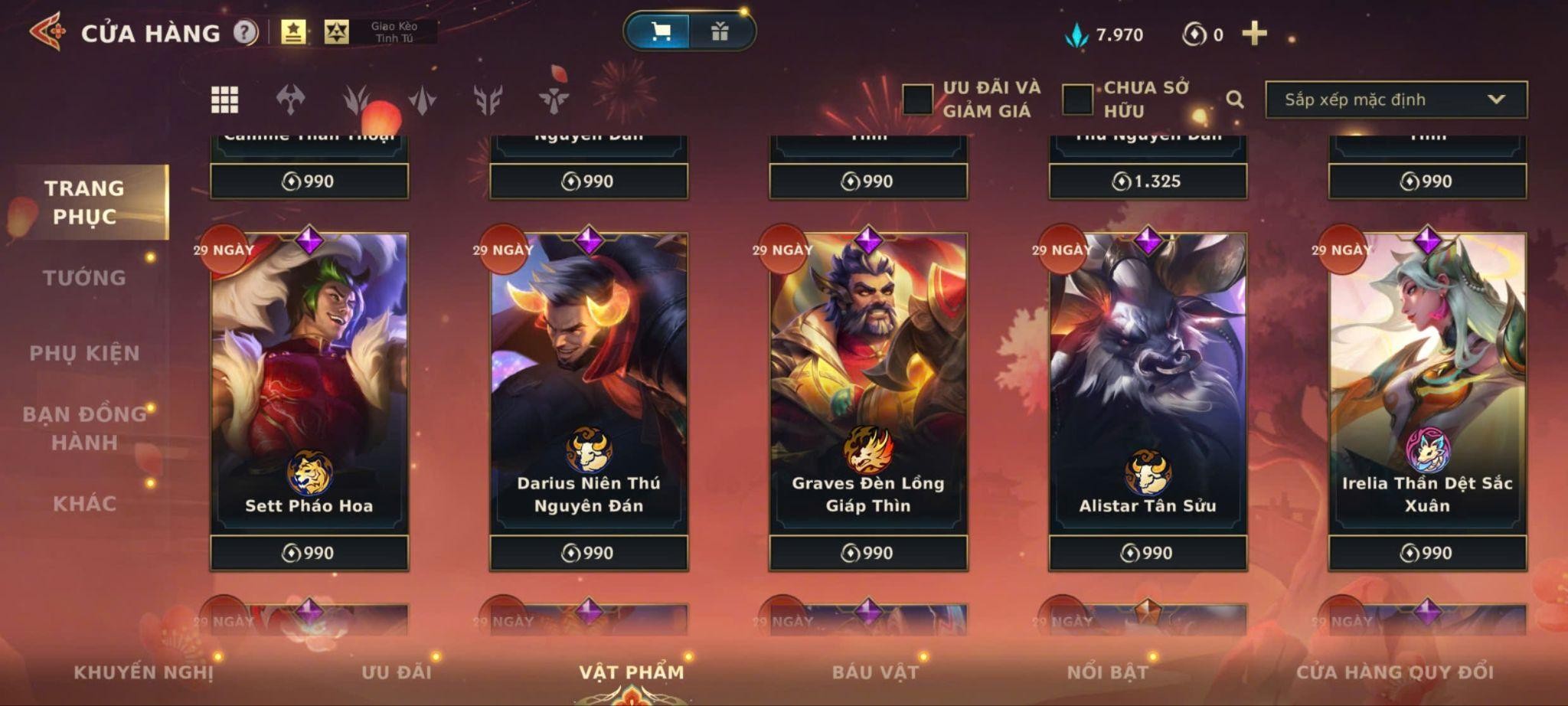
Task: Choose the Alistar Tân Sửu skin card
Action: 1148,383
